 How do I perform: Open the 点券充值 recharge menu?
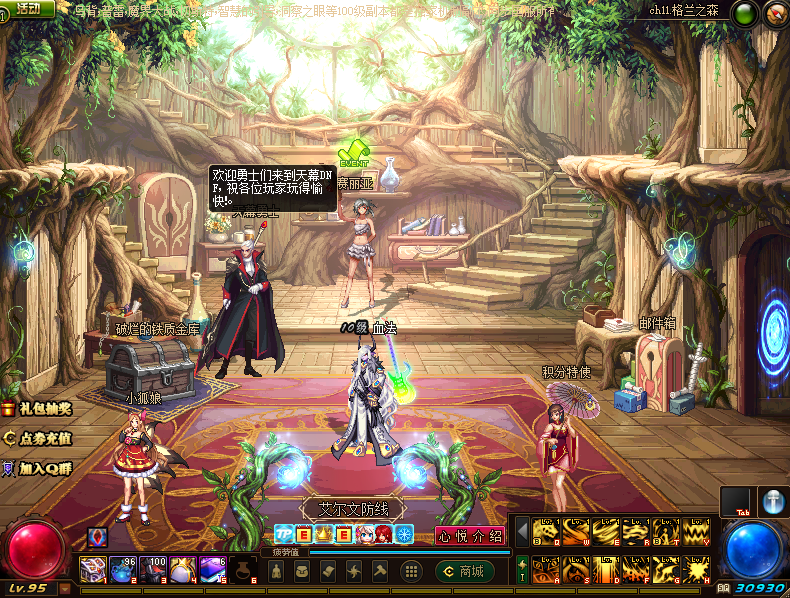38,438
